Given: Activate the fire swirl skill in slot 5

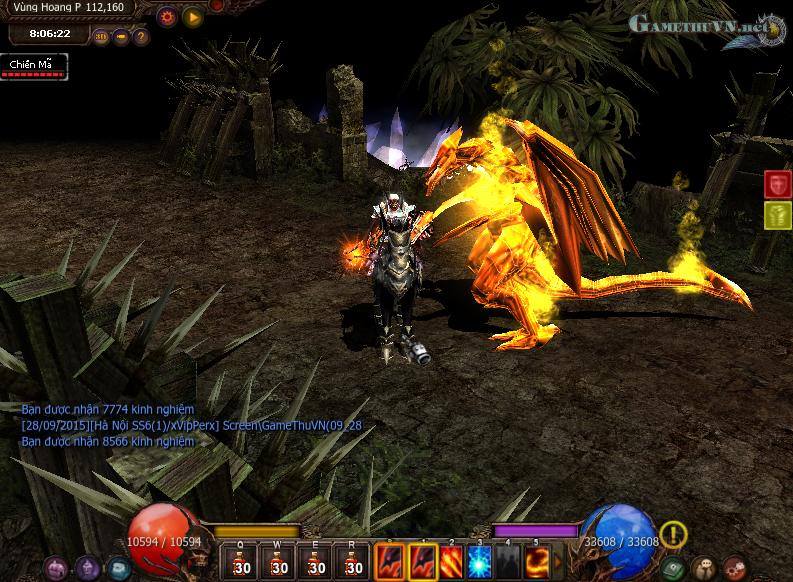Looking at the screenshot, I should tap(539, 562).
